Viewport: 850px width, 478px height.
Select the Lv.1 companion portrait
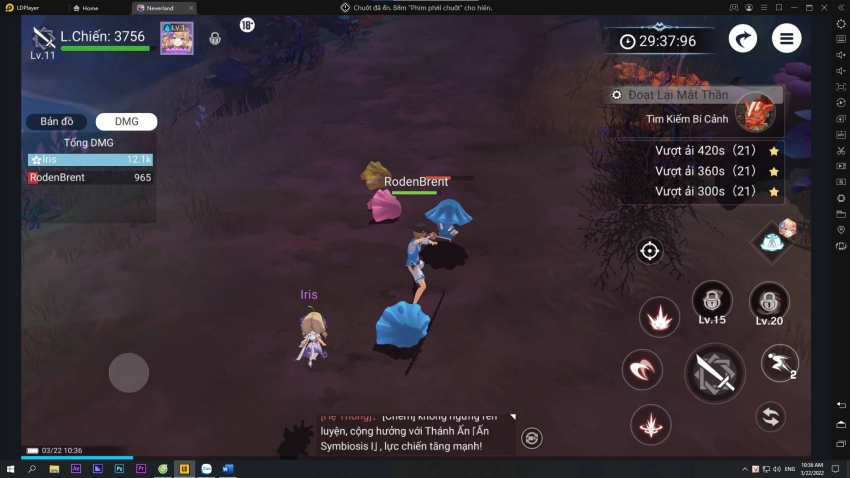tap(177, 38)
